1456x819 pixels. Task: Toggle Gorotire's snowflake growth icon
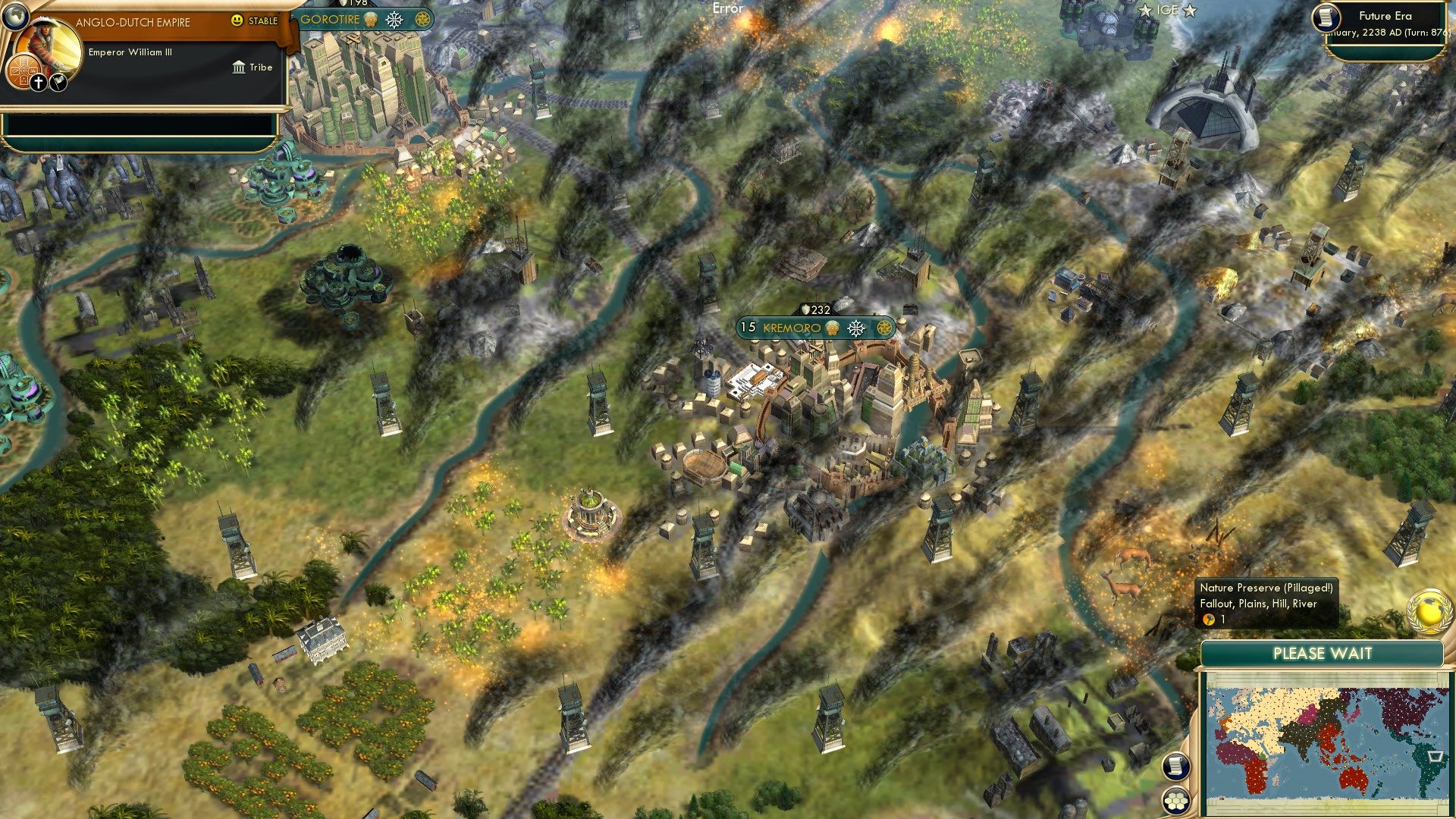click(x=394, y=19)
